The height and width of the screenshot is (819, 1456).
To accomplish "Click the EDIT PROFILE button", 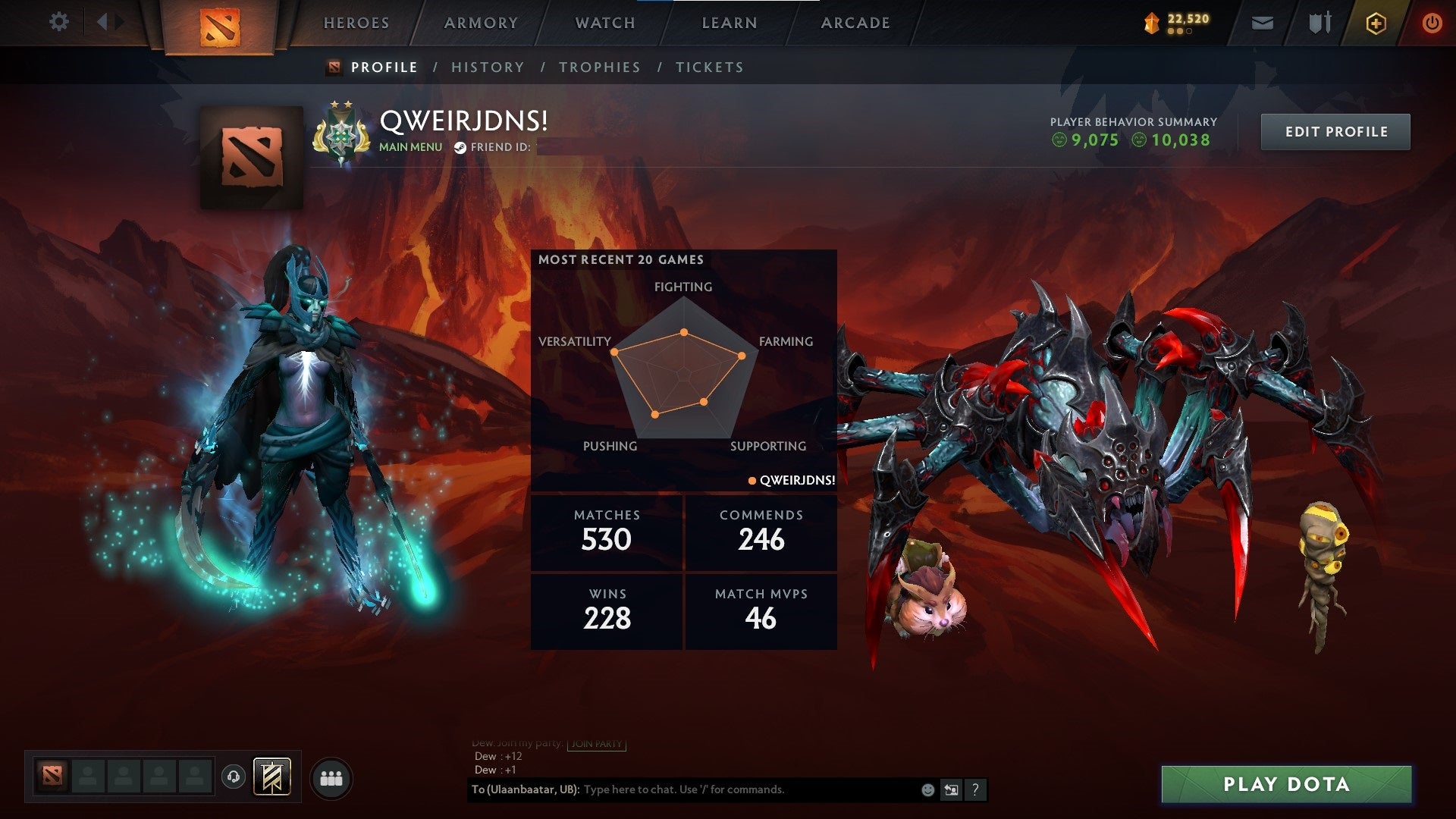I will coord(1335,131).
